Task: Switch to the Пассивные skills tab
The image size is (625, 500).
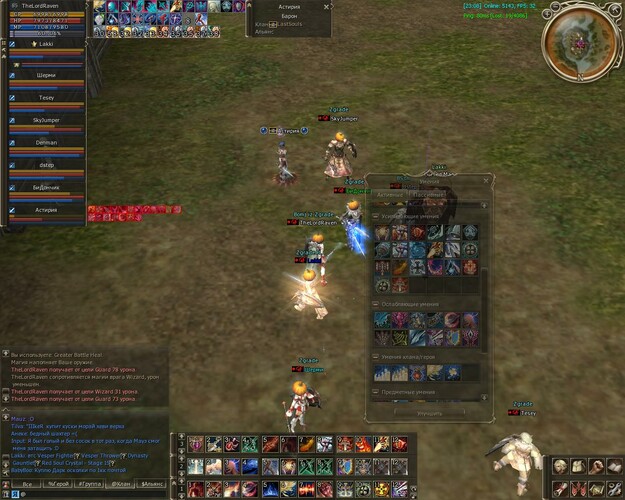Action: pos(428,194)
